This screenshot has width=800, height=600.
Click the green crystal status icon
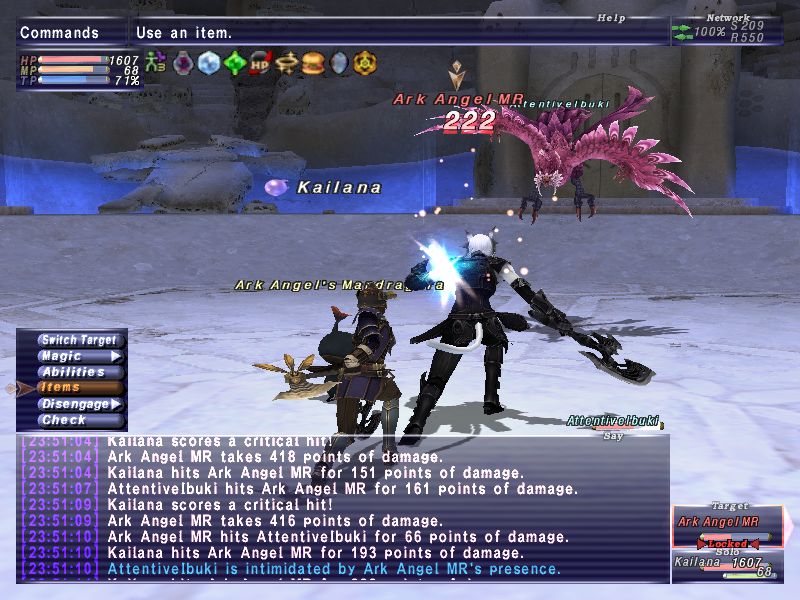point(235,64)
